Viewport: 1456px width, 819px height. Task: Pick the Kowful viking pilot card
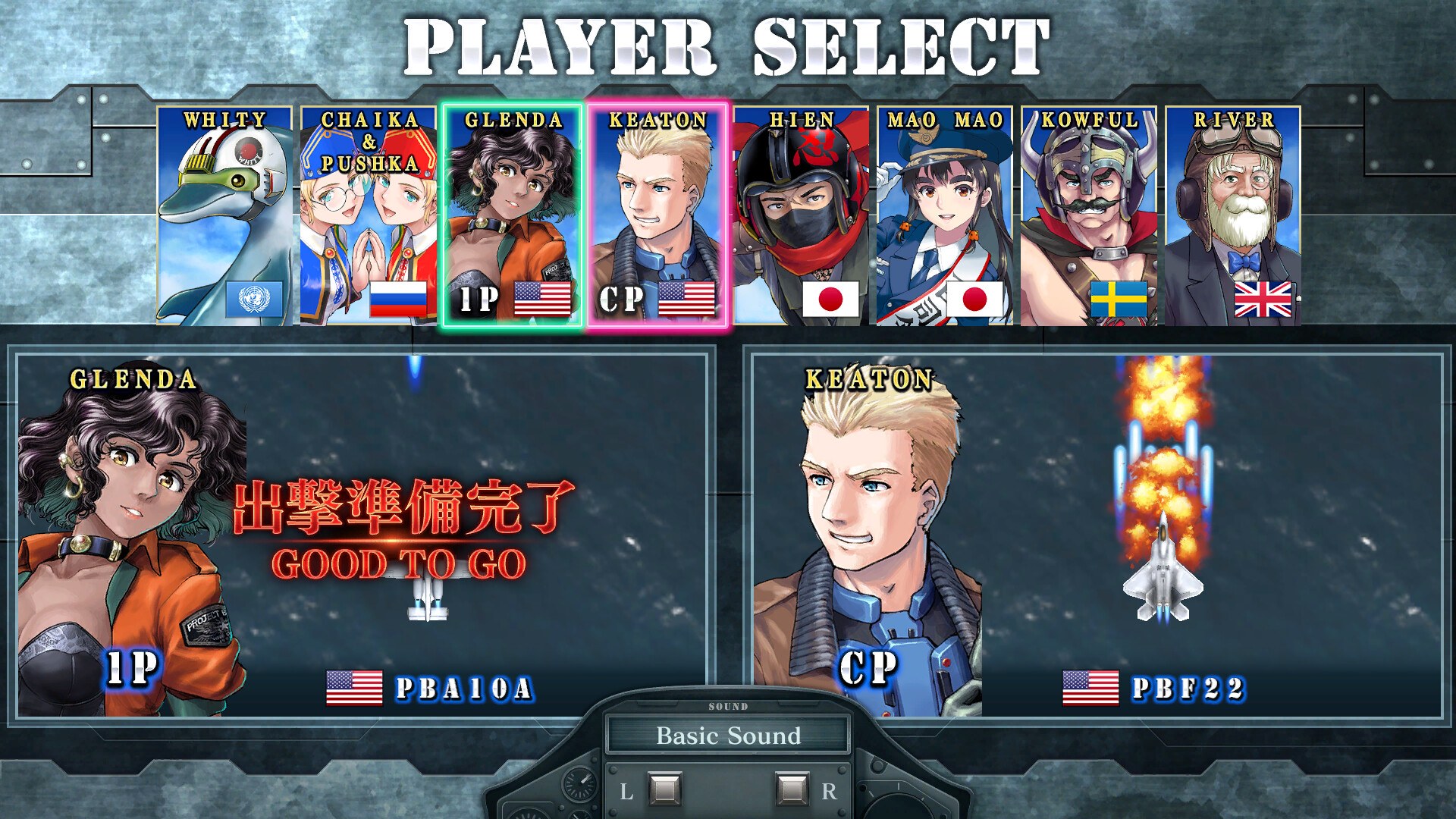tap(1089, 215)
